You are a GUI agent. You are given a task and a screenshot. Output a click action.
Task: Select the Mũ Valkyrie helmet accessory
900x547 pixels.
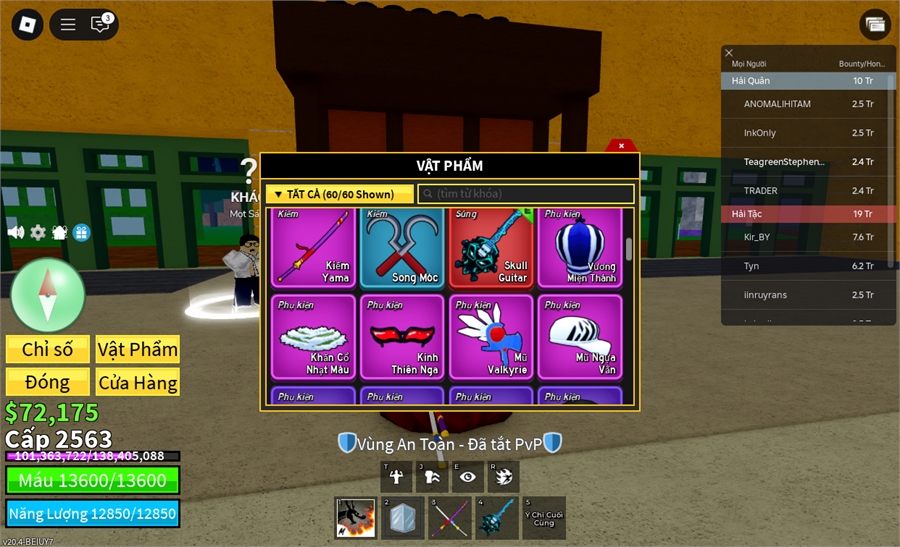(x=492, y=337)
